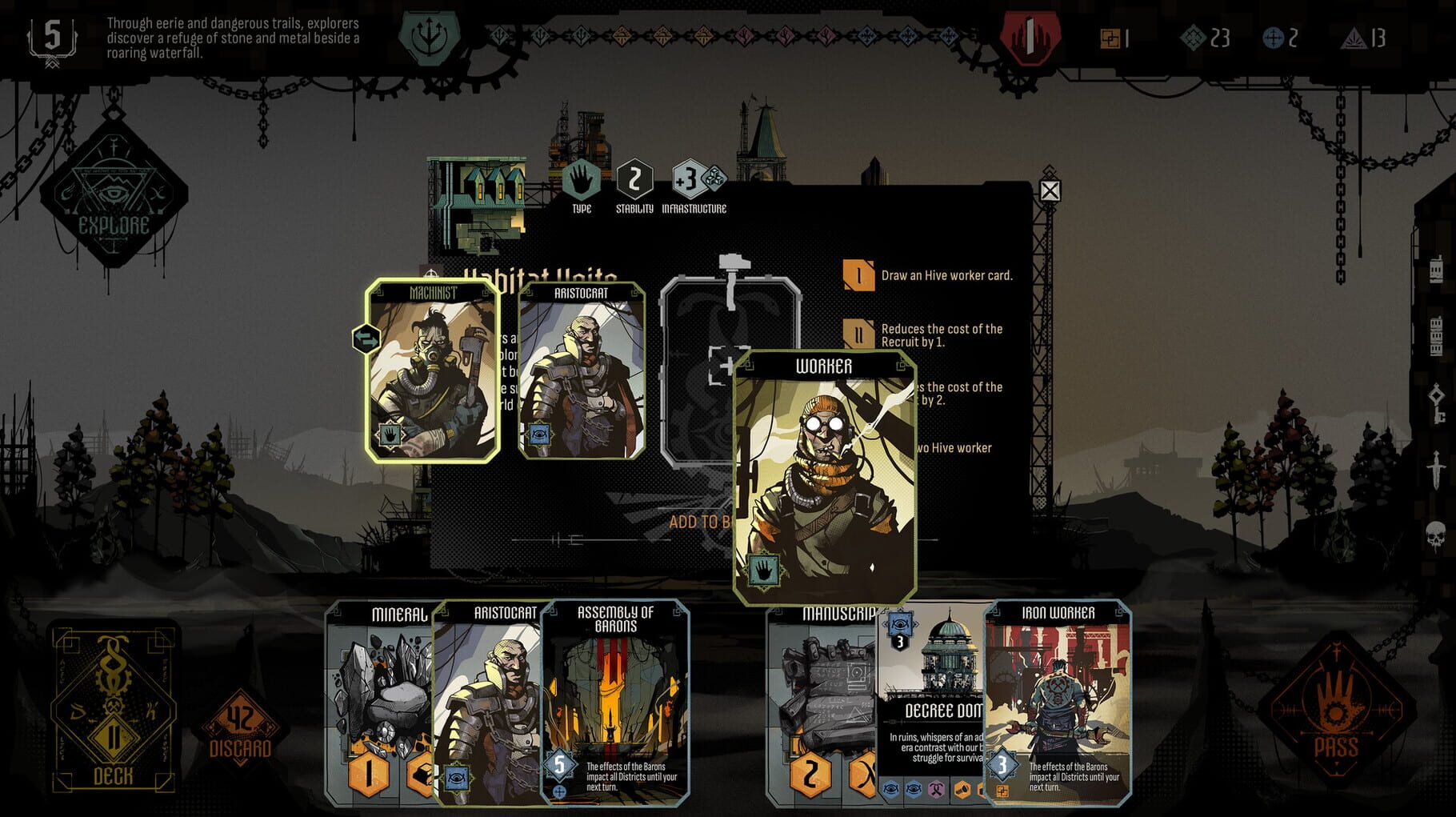The width and height of the screenshot is (1456, 817).
Task: Click the hand Type icon above the panel
Action: point(580,182)
